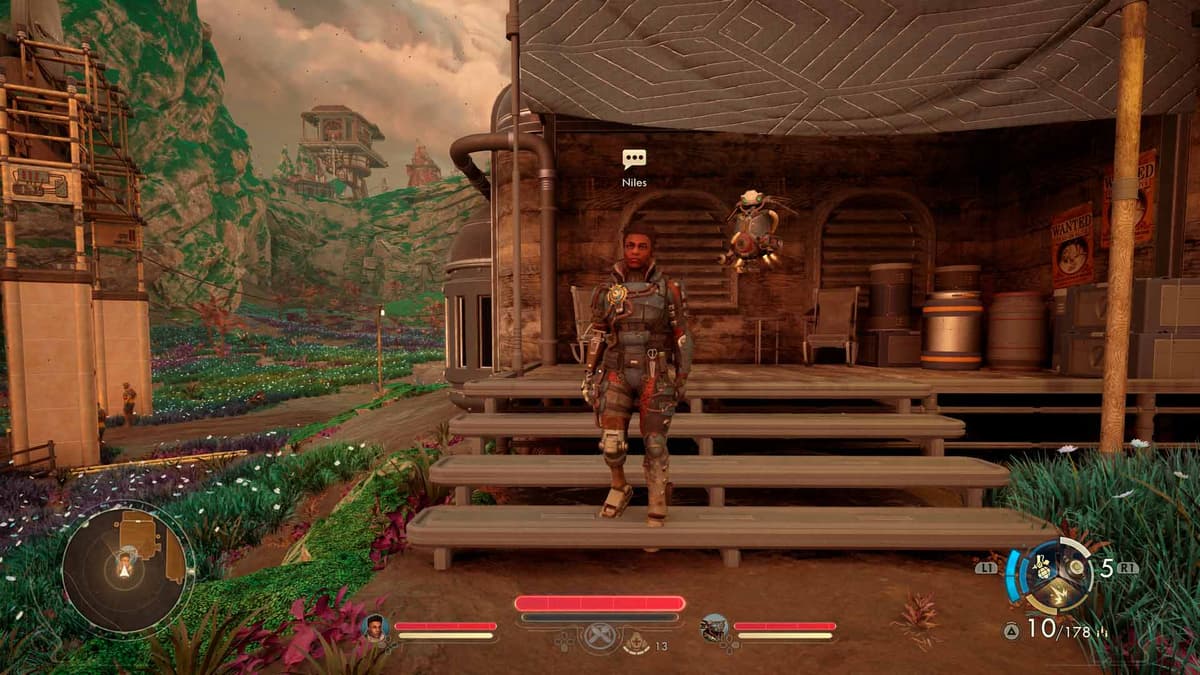Activate the crossed-weapons emblem in the center HUD
Screen dimensions: 1200x675
click(x=598, y=638)
